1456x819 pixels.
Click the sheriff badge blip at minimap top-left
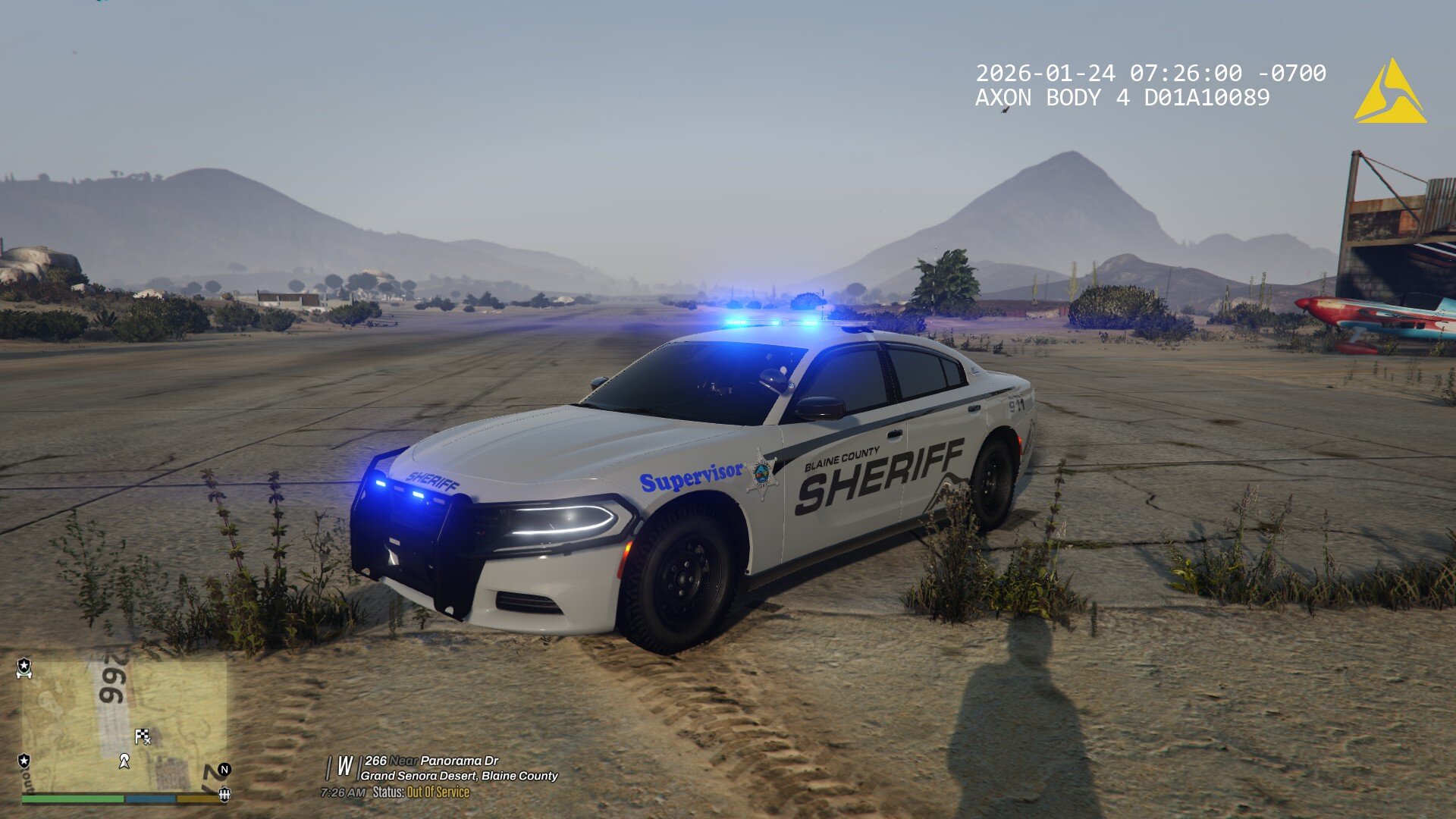(x=24, y=667)
